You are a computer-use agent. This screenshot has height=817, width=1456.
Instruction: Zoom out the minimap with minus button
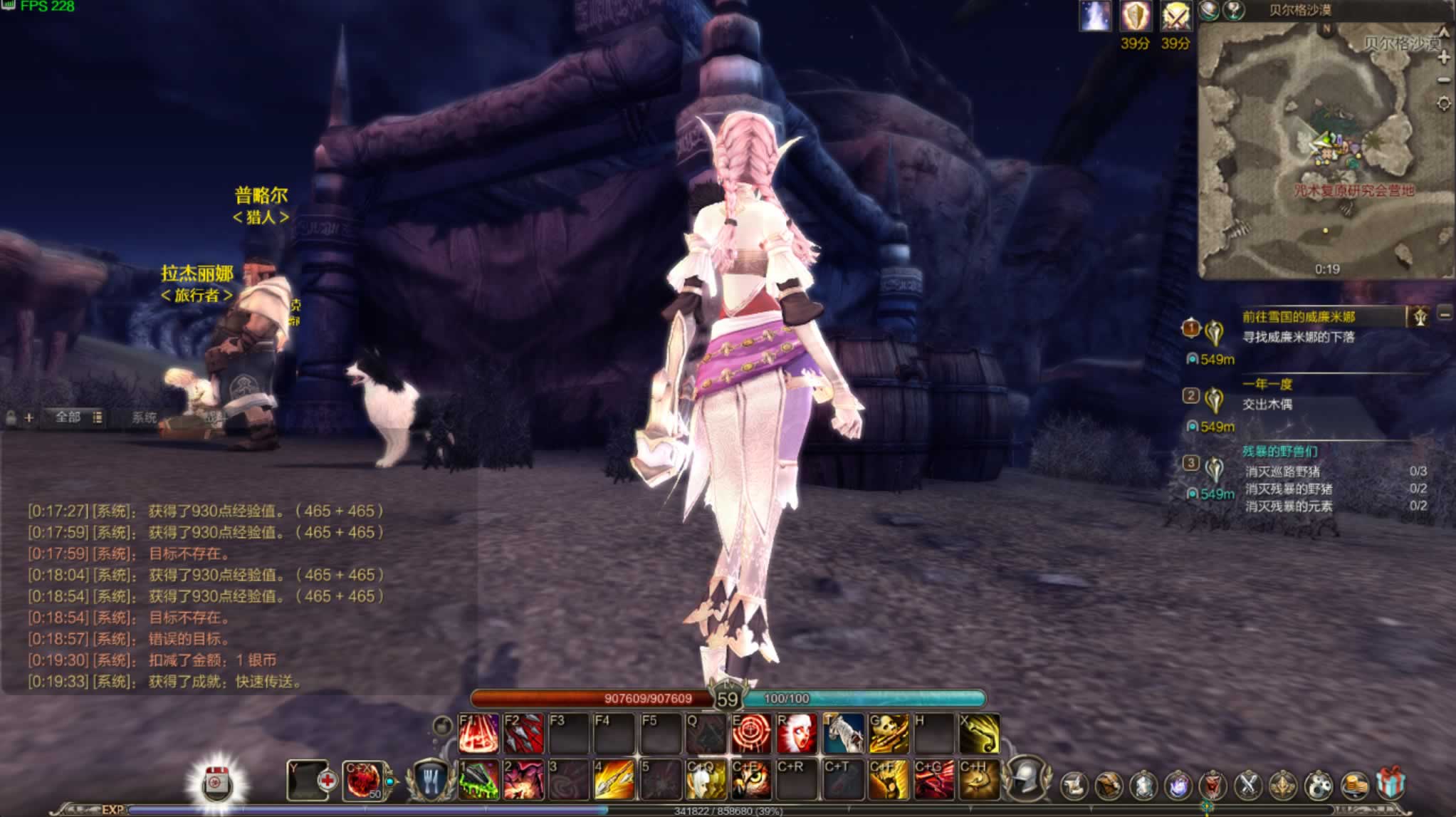1444,80
